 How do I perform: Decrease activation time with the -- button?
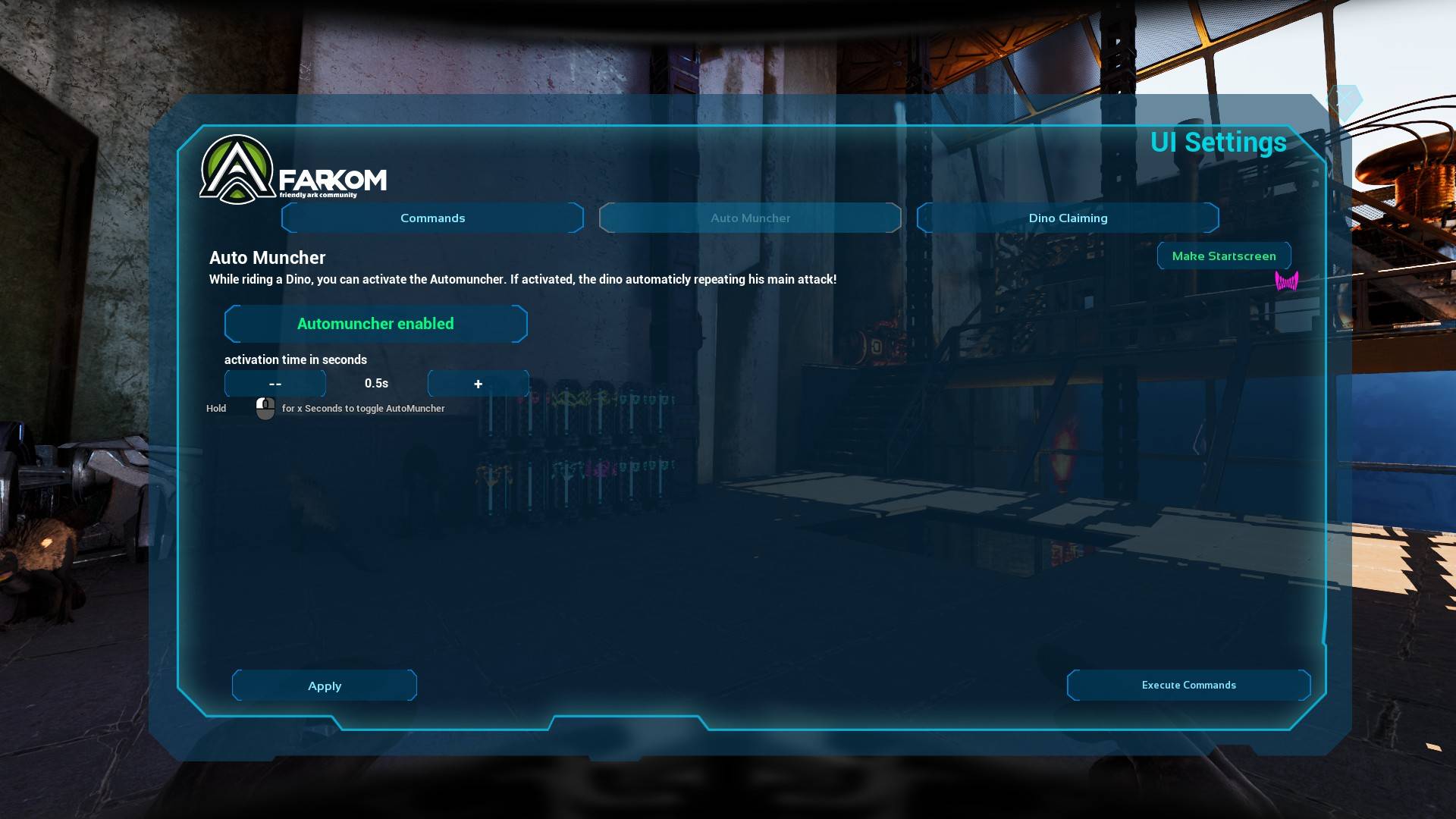[275, 384]
